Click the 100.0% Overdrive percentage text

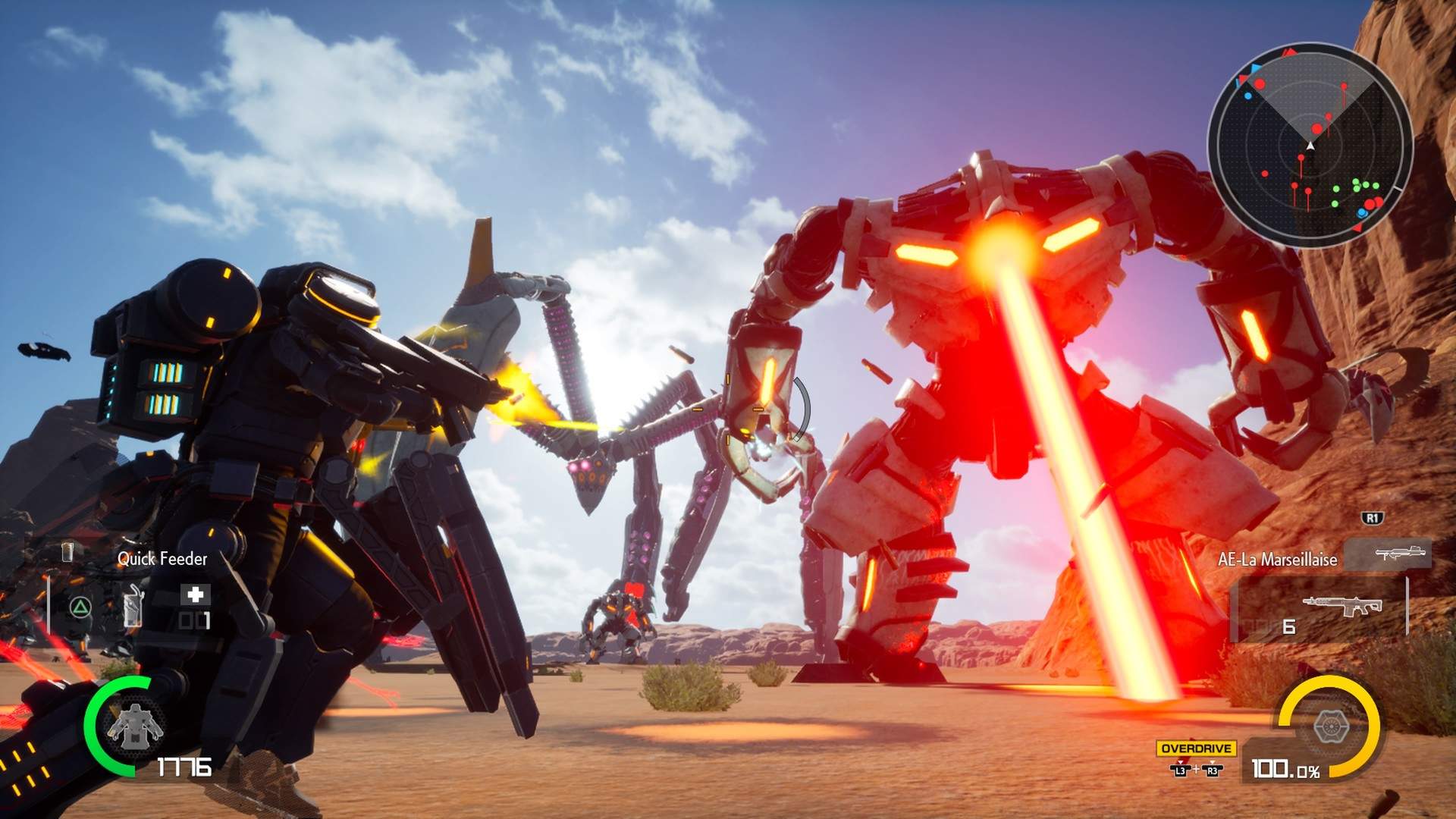click(x=1285, y=768)
